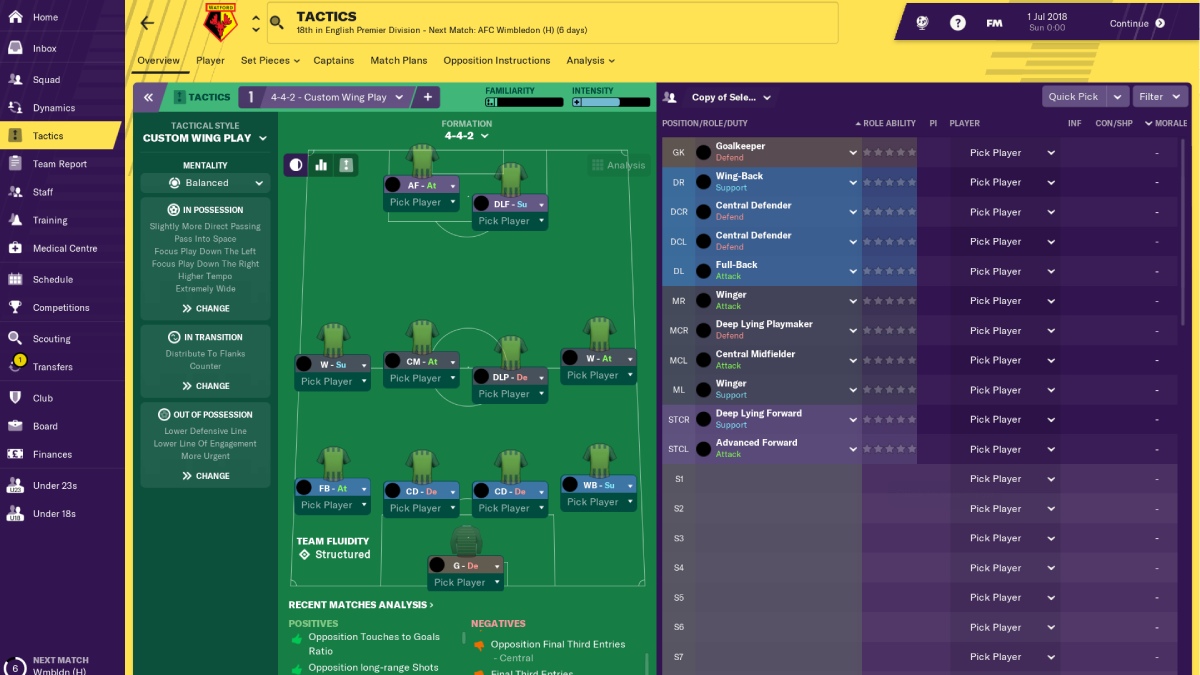Add a new tactic with plus button

pos(428,97)
